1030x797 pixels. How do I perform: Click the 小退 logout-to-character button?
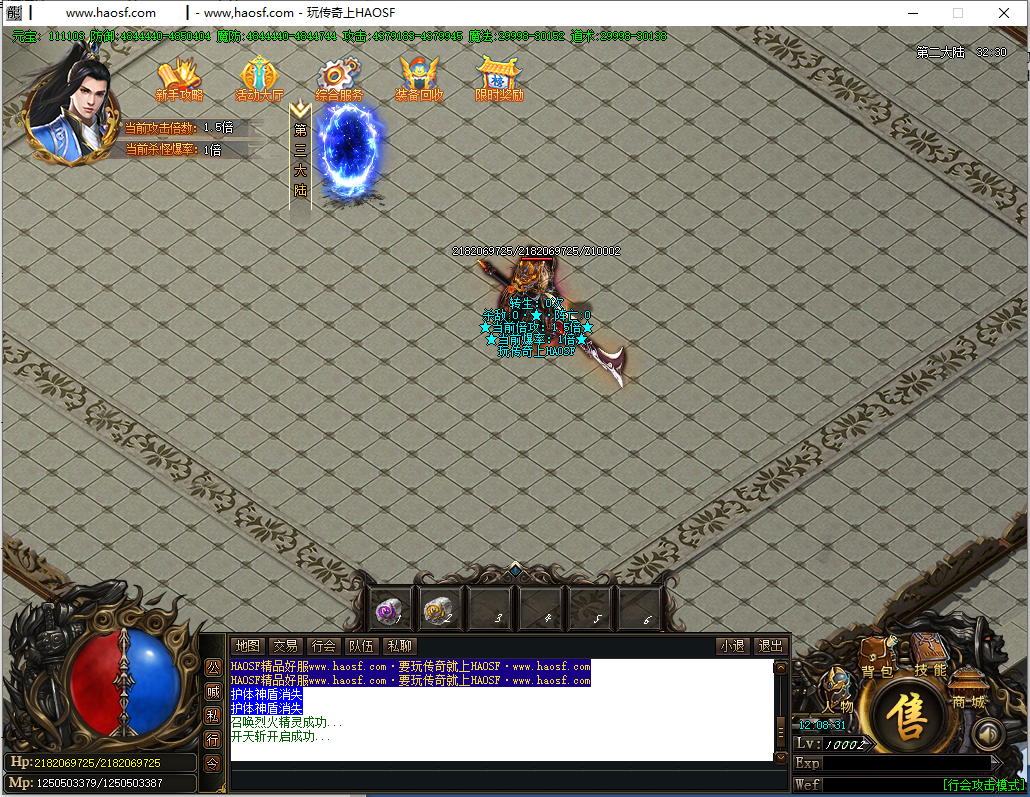click(732, 646)
